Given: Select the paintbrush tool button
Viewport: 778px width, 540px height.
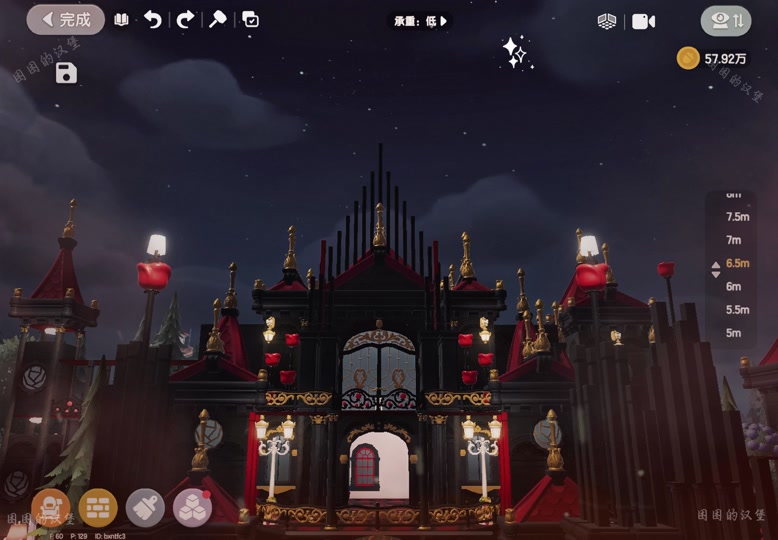Looking at the screenshot, I should tap(146, 507).
